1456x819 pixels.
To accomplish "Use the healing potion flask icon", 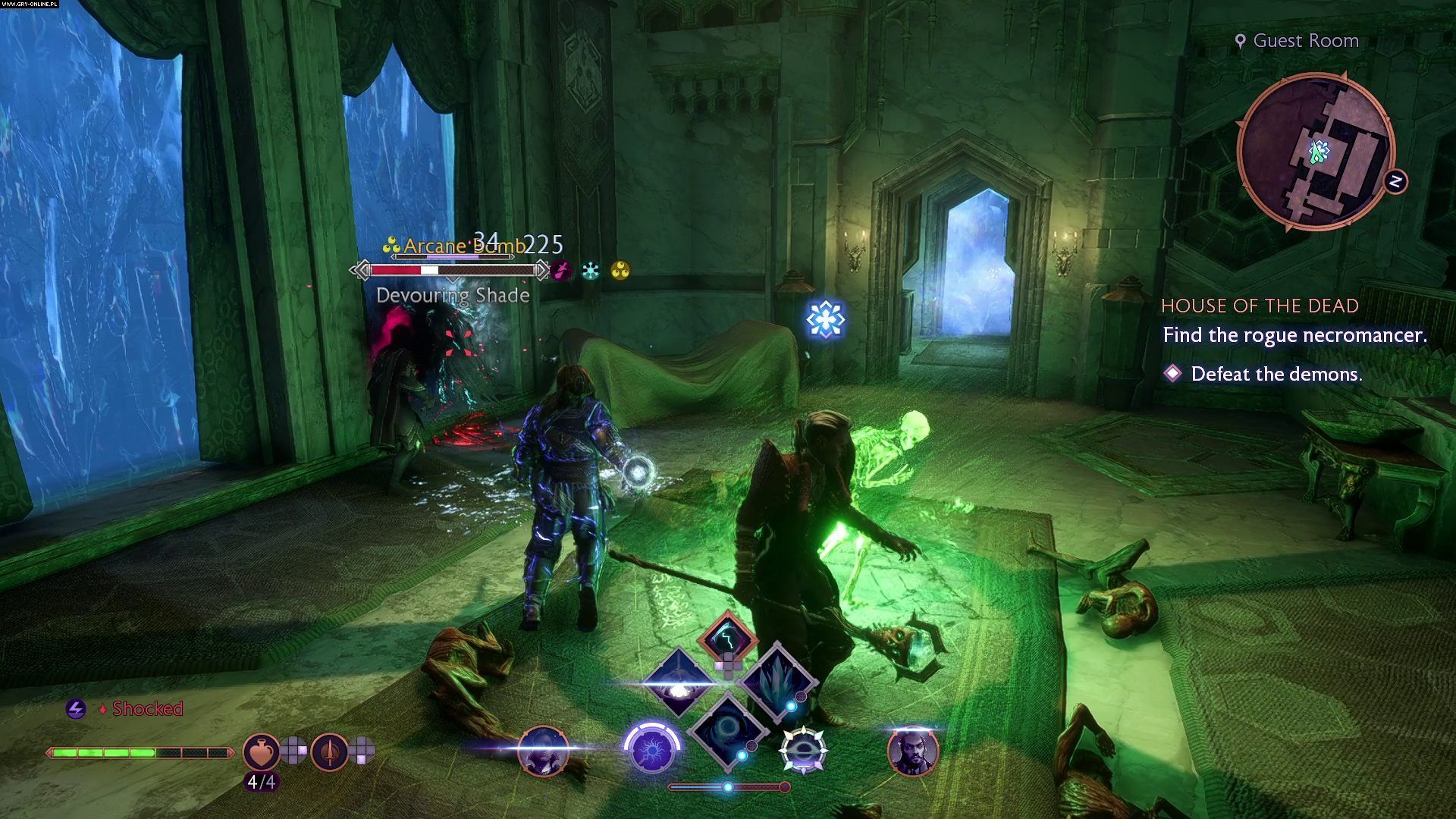I will (261, 752).
